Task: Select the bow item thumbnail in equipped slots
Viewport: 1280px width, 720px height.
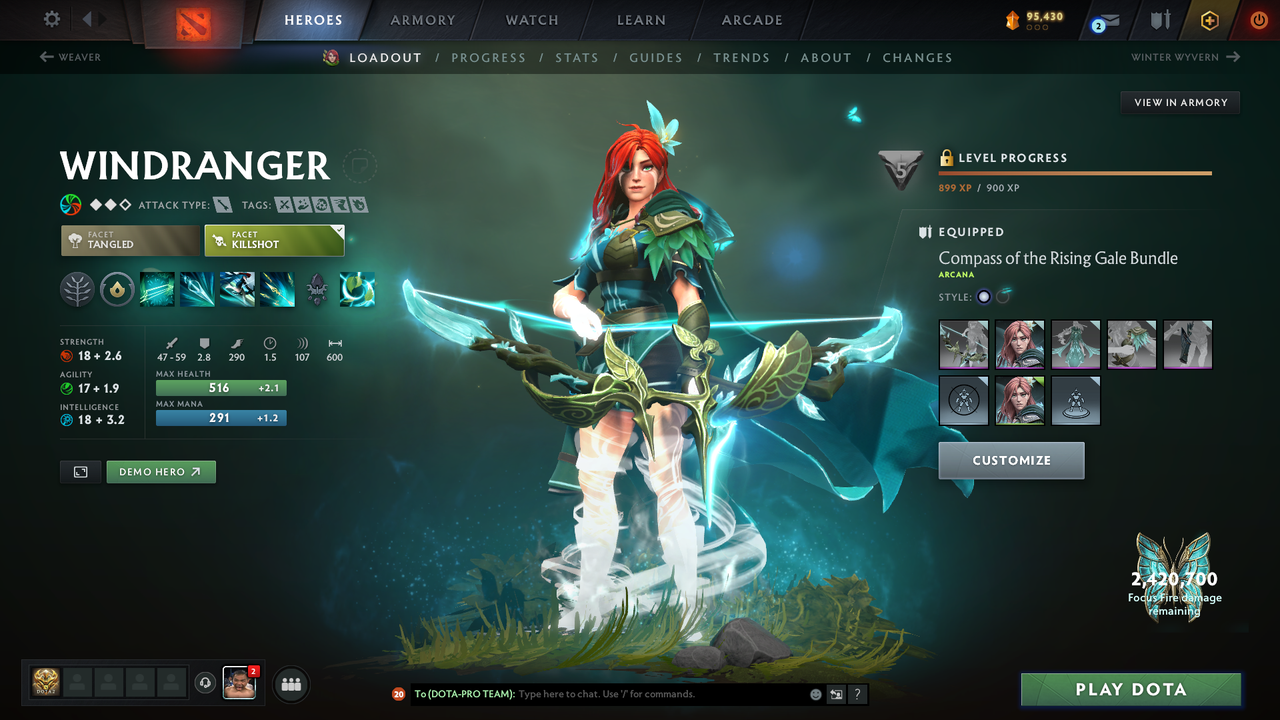Action: 963,343
